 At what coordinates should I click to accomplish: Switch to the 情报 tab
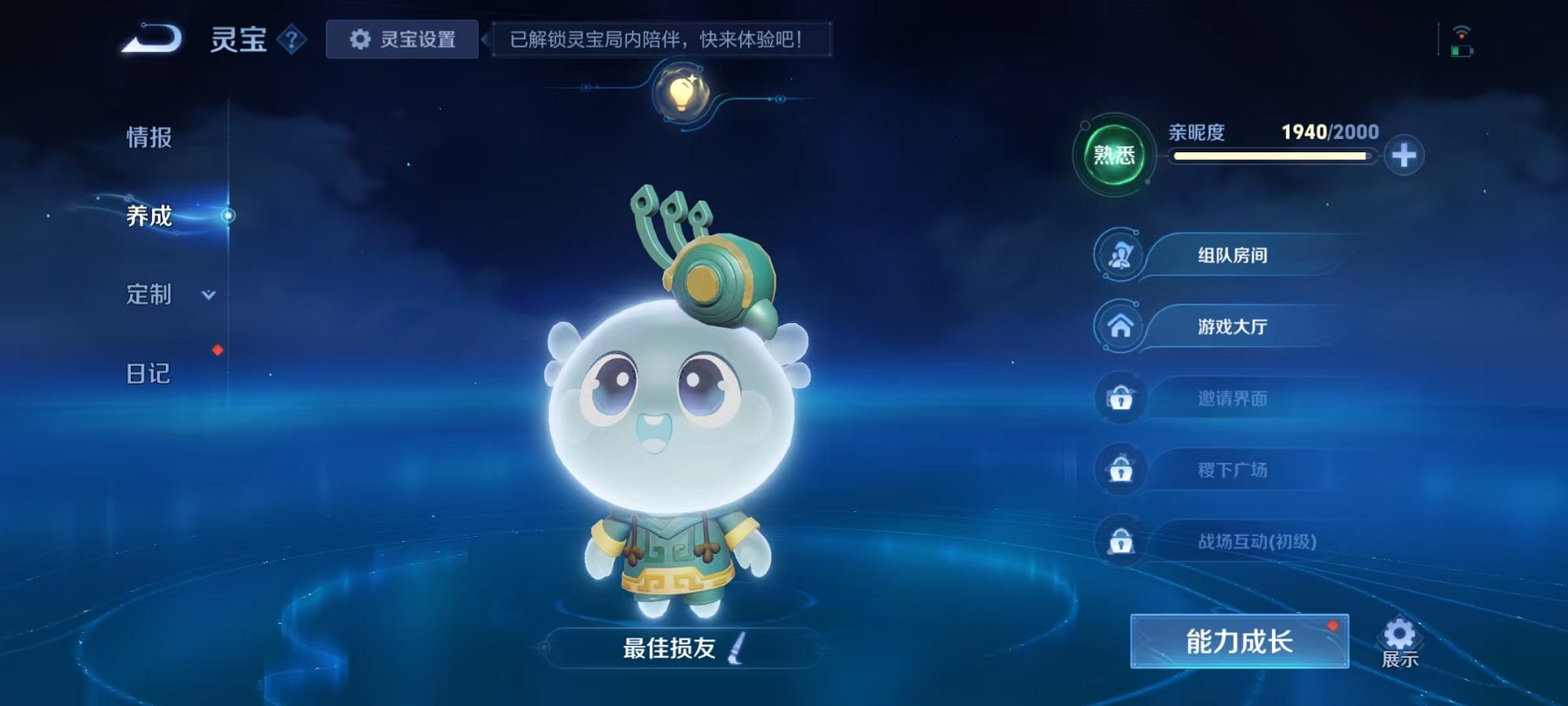pyautogui.click(x=149, y=139)
